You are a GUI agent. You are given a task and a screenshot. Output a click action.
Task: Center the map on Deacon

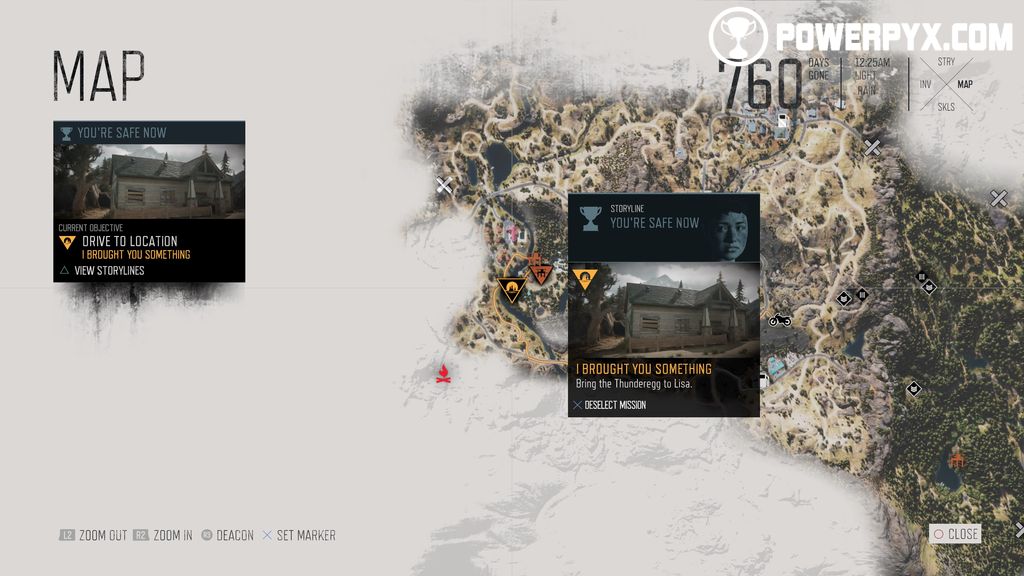click(227, 535)
